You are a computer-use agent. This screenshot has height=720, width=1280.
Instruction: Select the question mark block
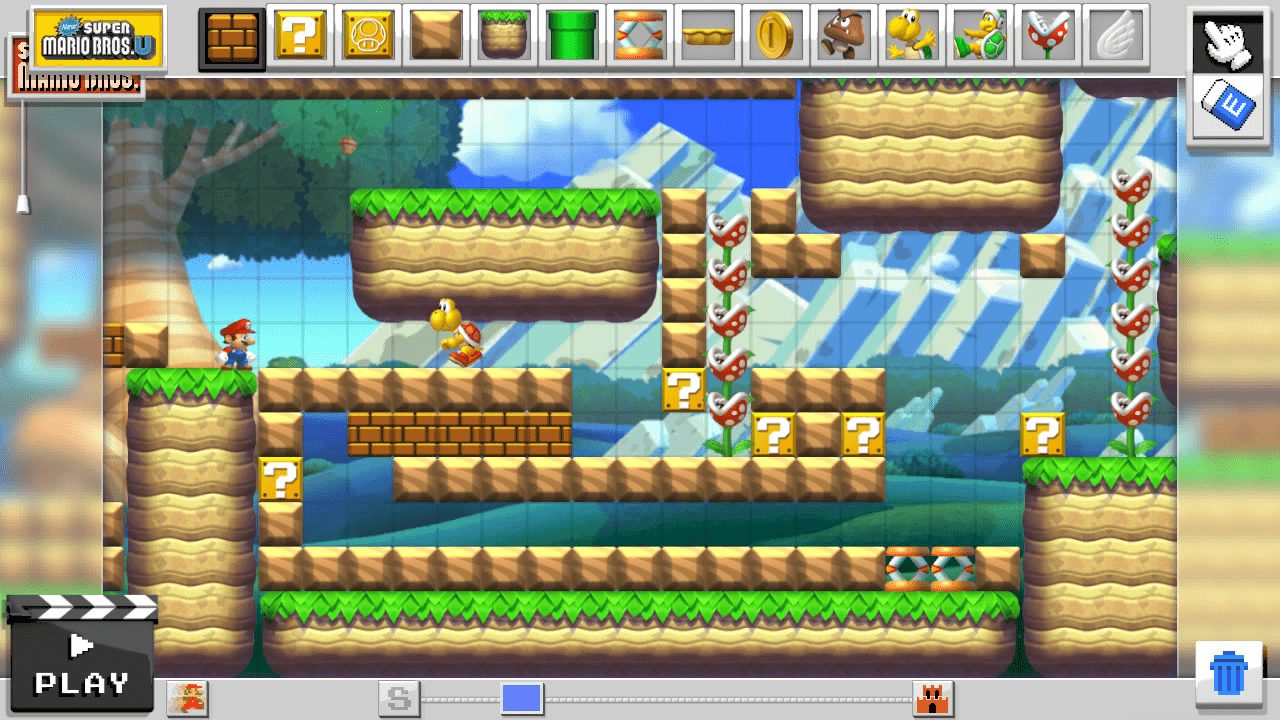click(300, 36)
